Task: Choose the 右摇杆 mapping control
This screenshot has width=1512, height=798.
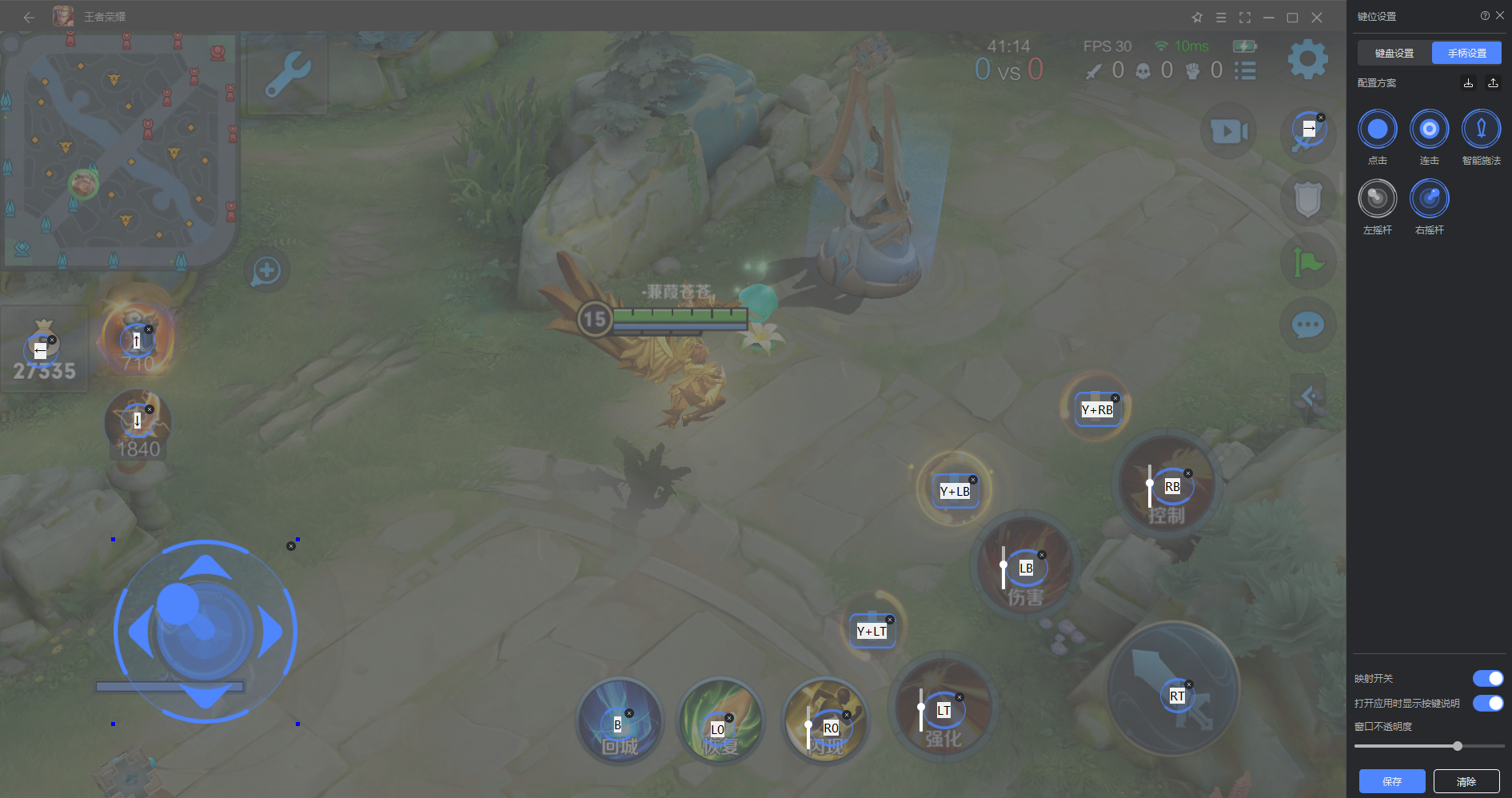Action: point(1429,199)
